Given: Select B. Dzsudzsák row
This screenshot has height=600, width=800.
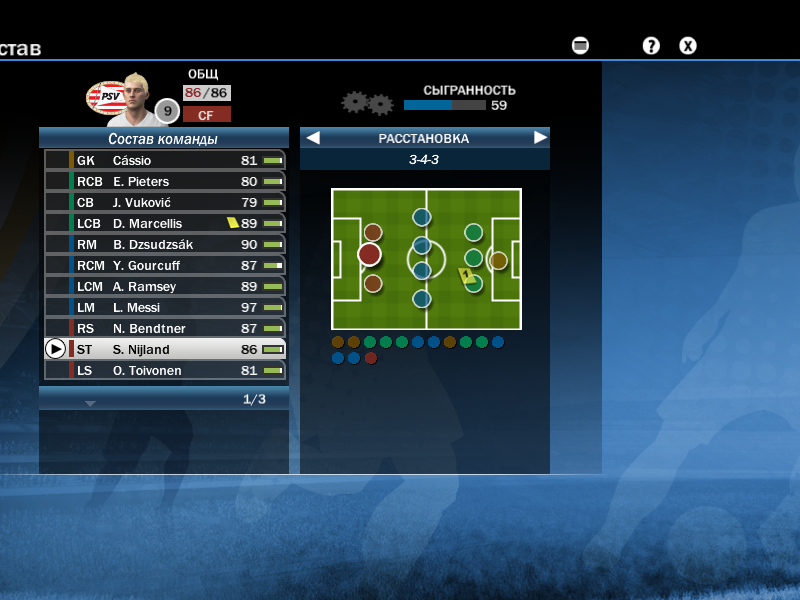Looking at the screenshot, I should coord(165,244).
